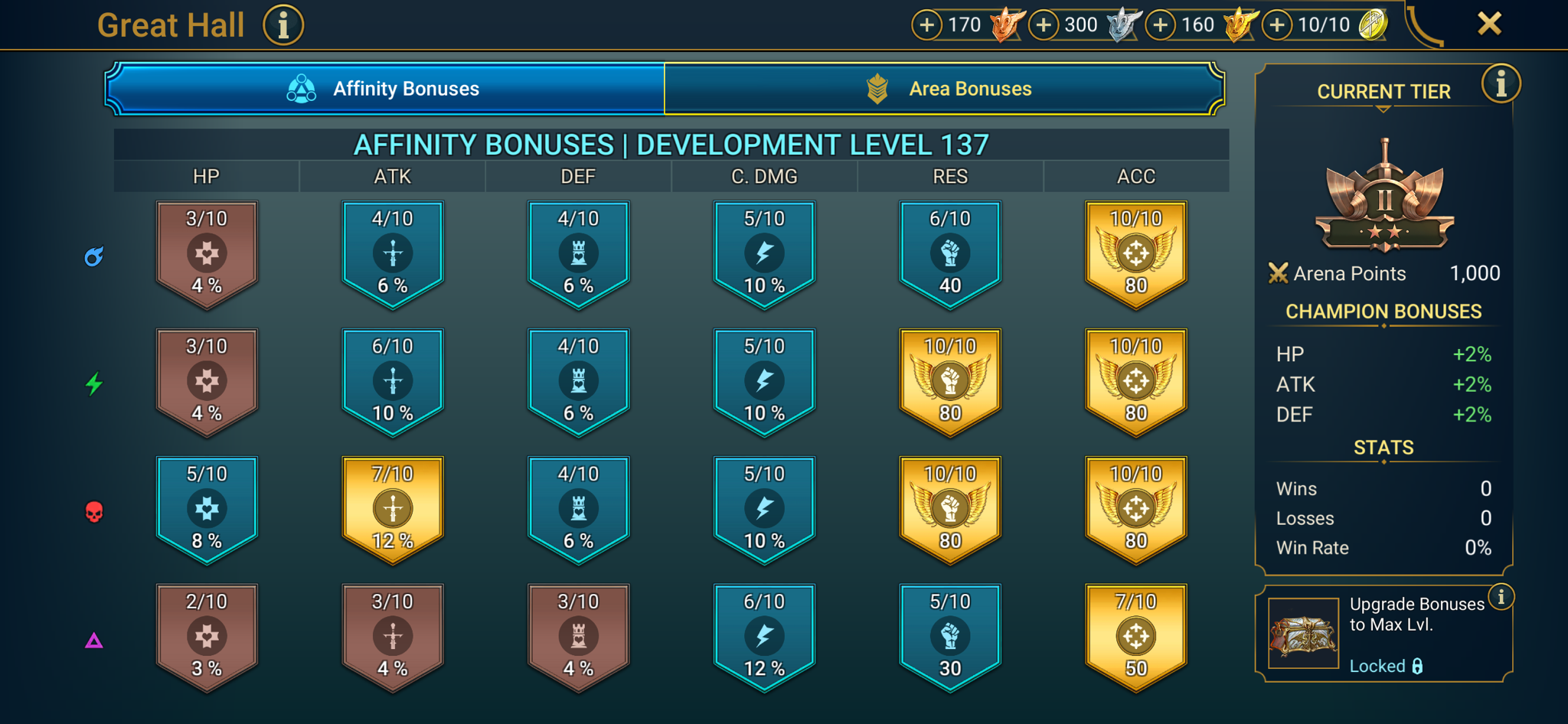The width and height of the screenshot is (1568, 724).
Task: Add more bronze arena medals
Action: point(926,24)
